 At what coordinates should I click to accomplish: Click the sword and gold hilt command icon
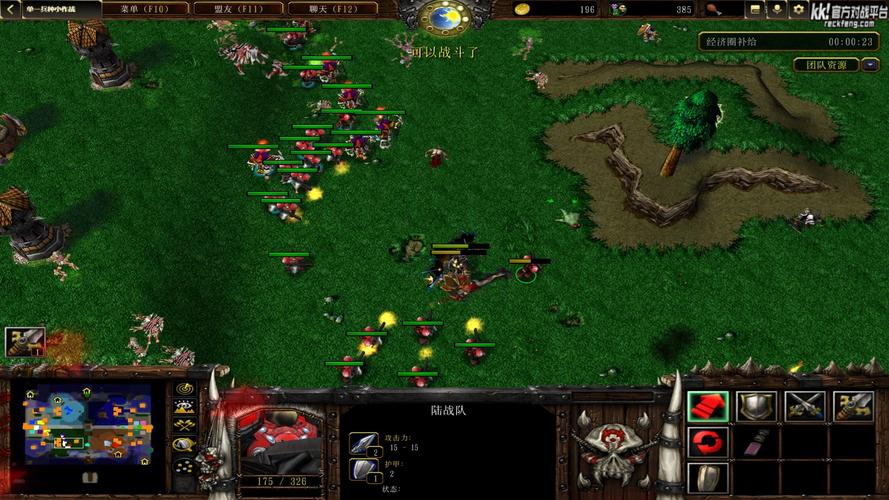[x=852, y=406]
